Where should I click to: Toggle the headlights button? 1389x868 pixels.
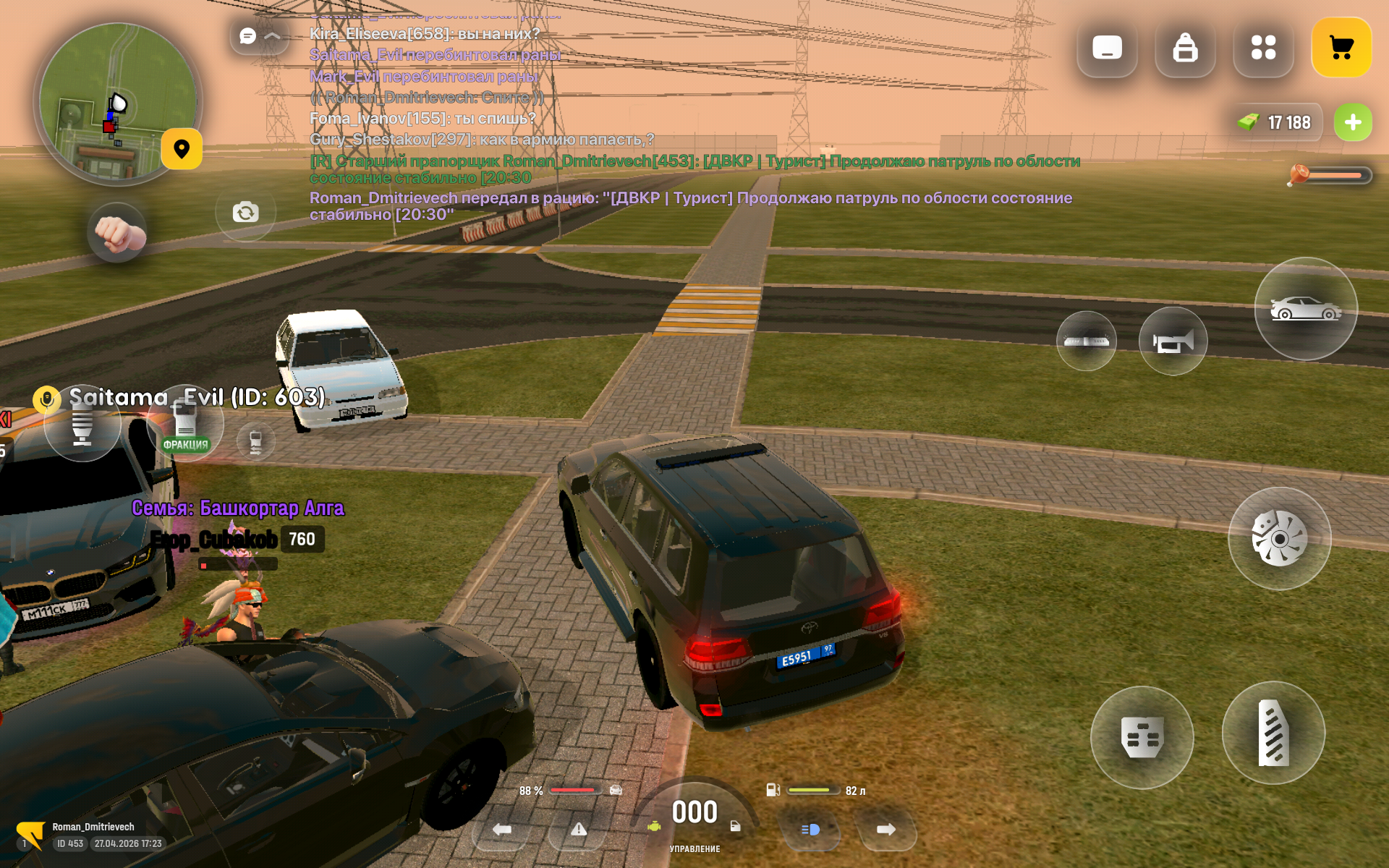pos(810,830)
